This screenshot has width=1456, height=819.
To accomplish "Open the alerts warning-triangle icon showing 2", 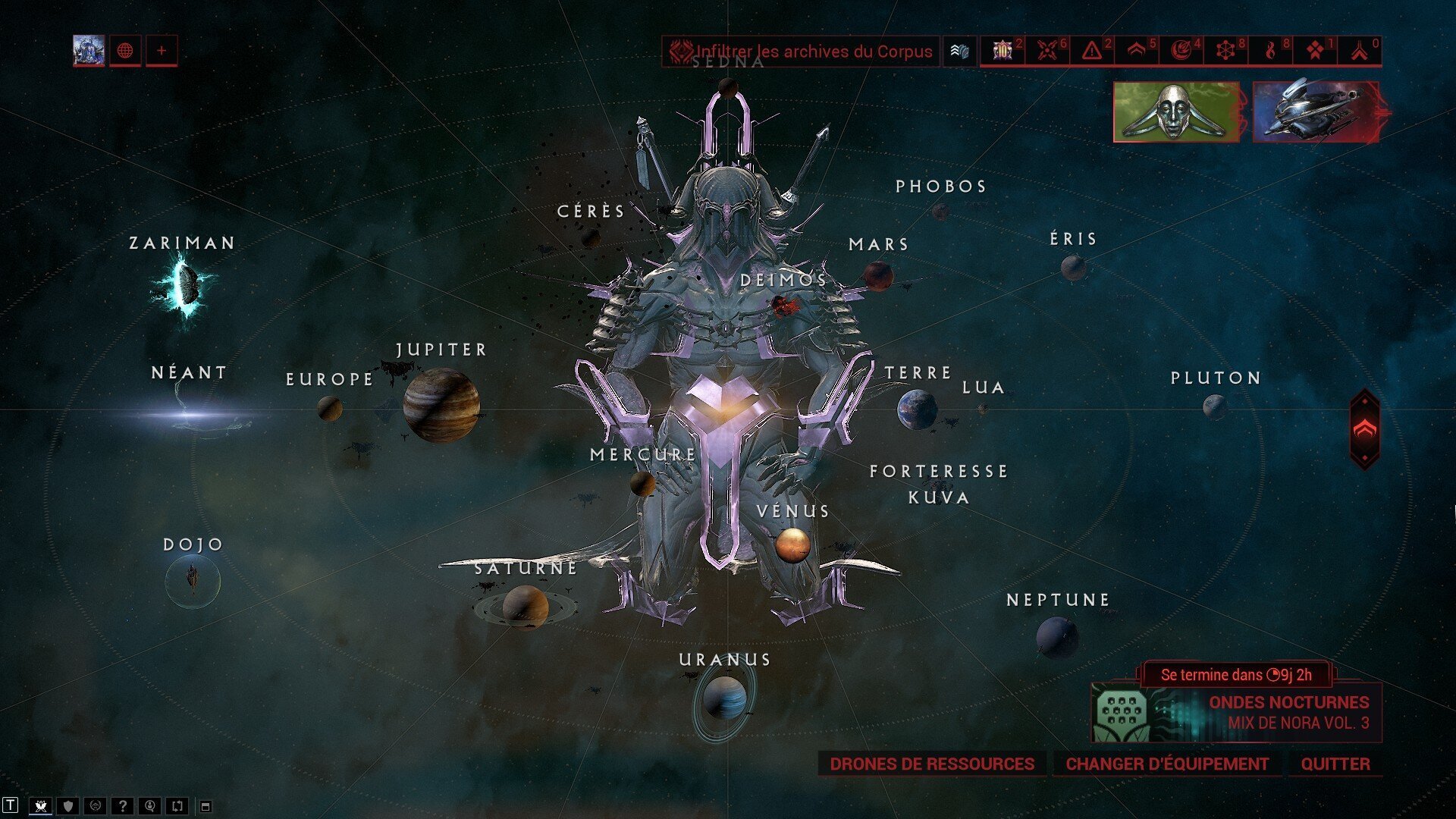I will pyautogui.click(x=1094, y=51).
